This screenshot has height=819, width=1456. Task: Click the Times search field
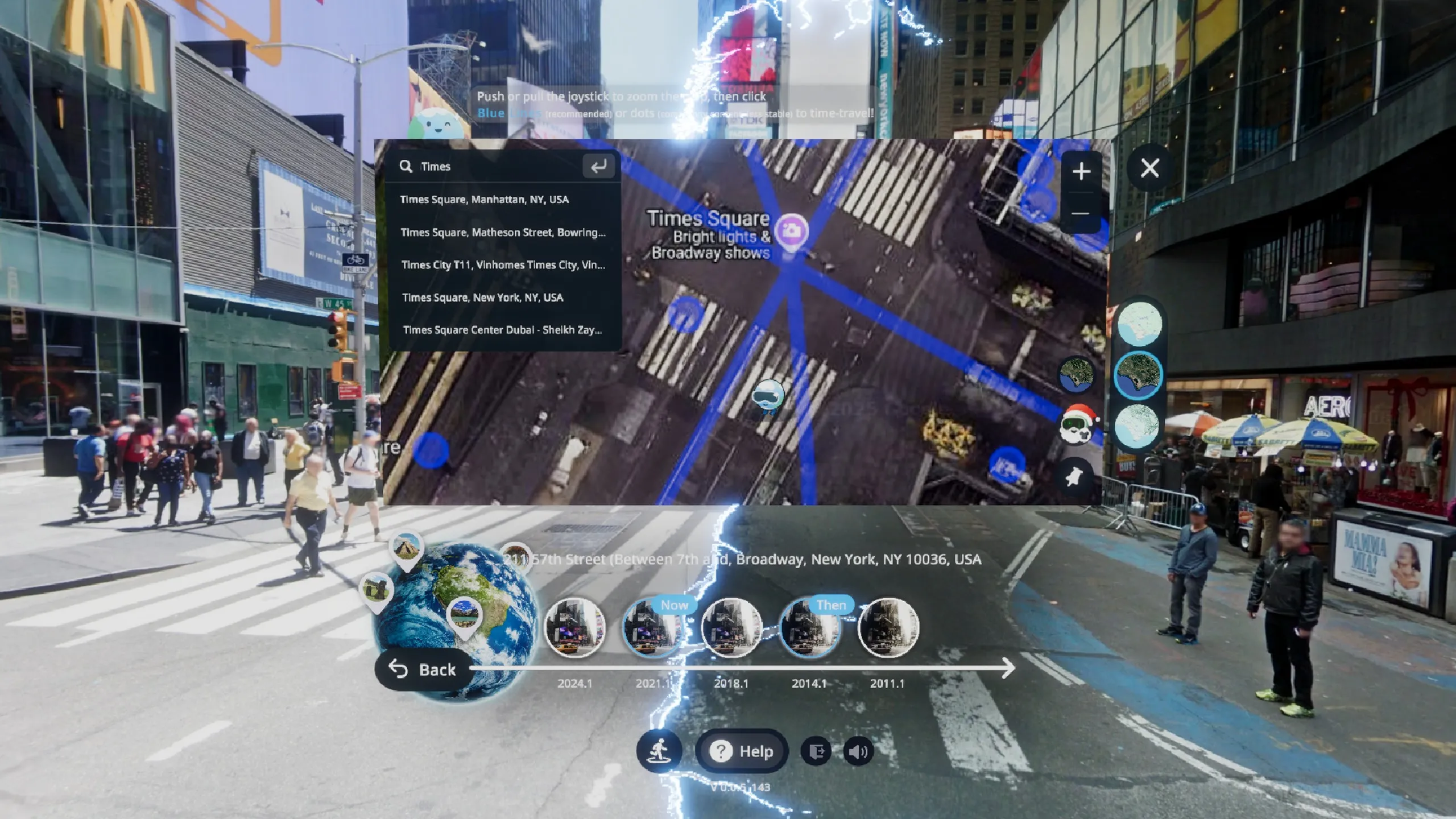pyautogui.click(x=495, y=167)
